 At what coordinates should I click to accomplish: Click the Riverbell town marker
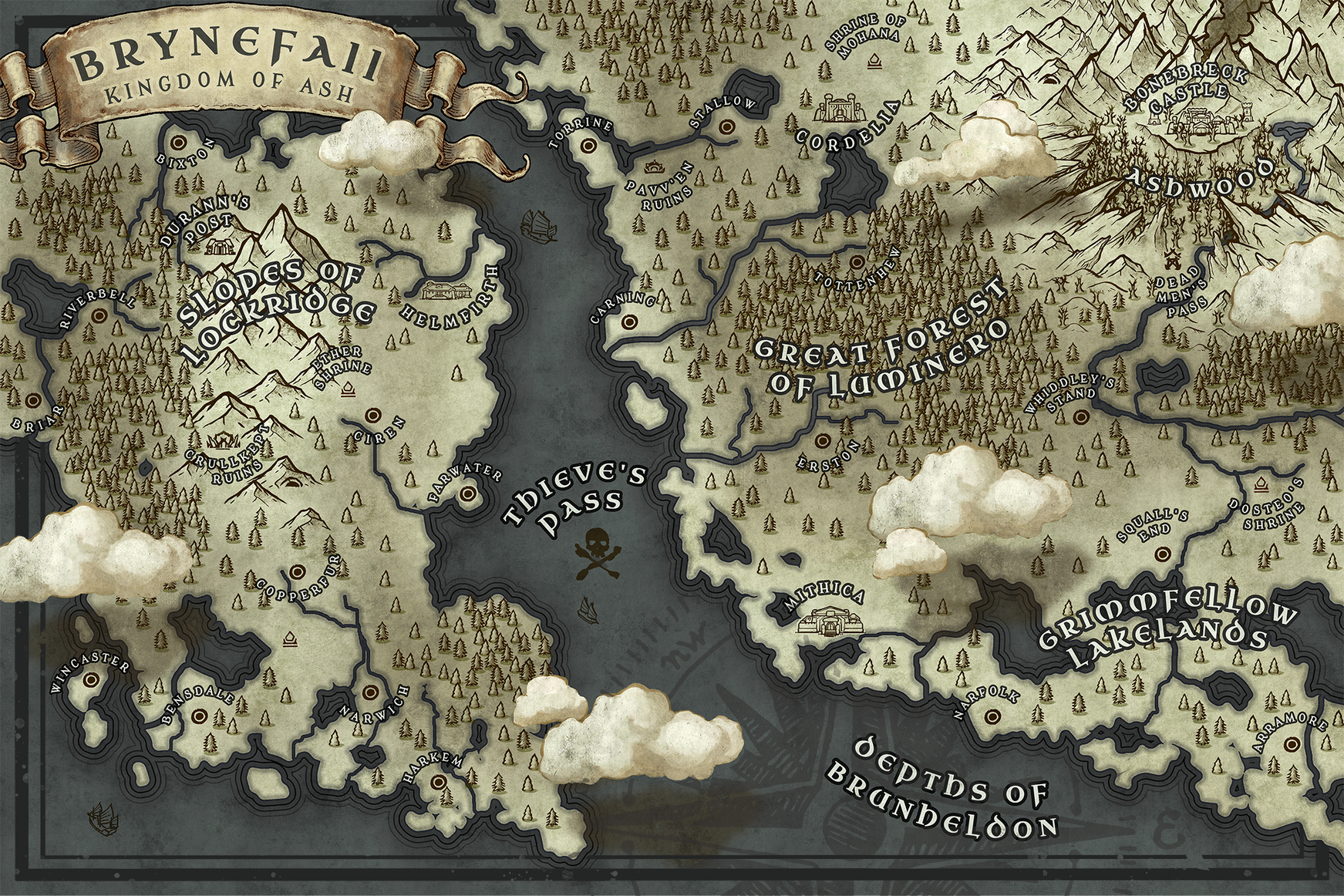[x=99, y=316]
